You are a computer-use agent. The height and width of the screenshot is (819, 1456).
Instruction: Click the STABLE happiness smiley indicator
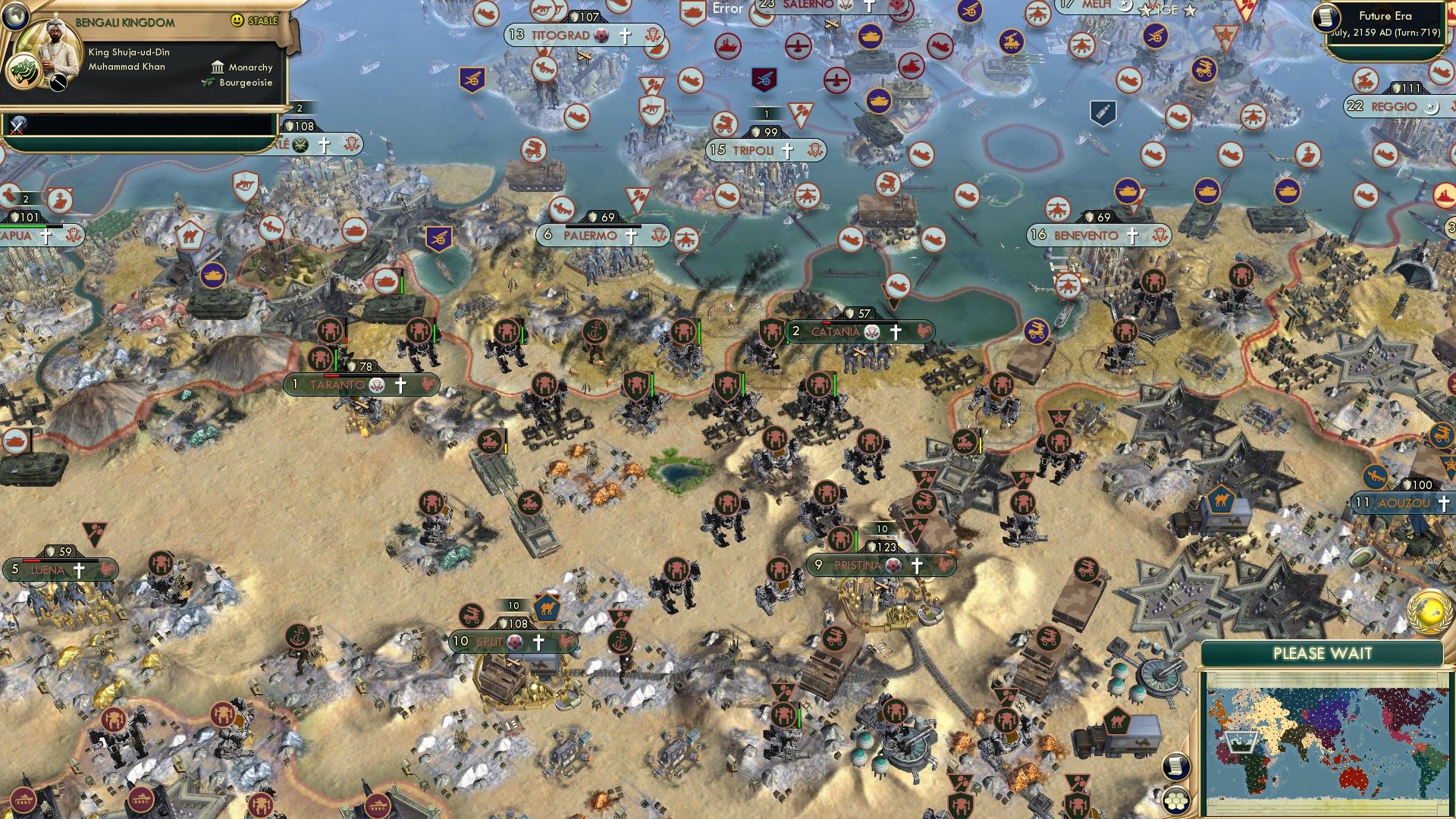pyautogui.click(x=237, y=21)
